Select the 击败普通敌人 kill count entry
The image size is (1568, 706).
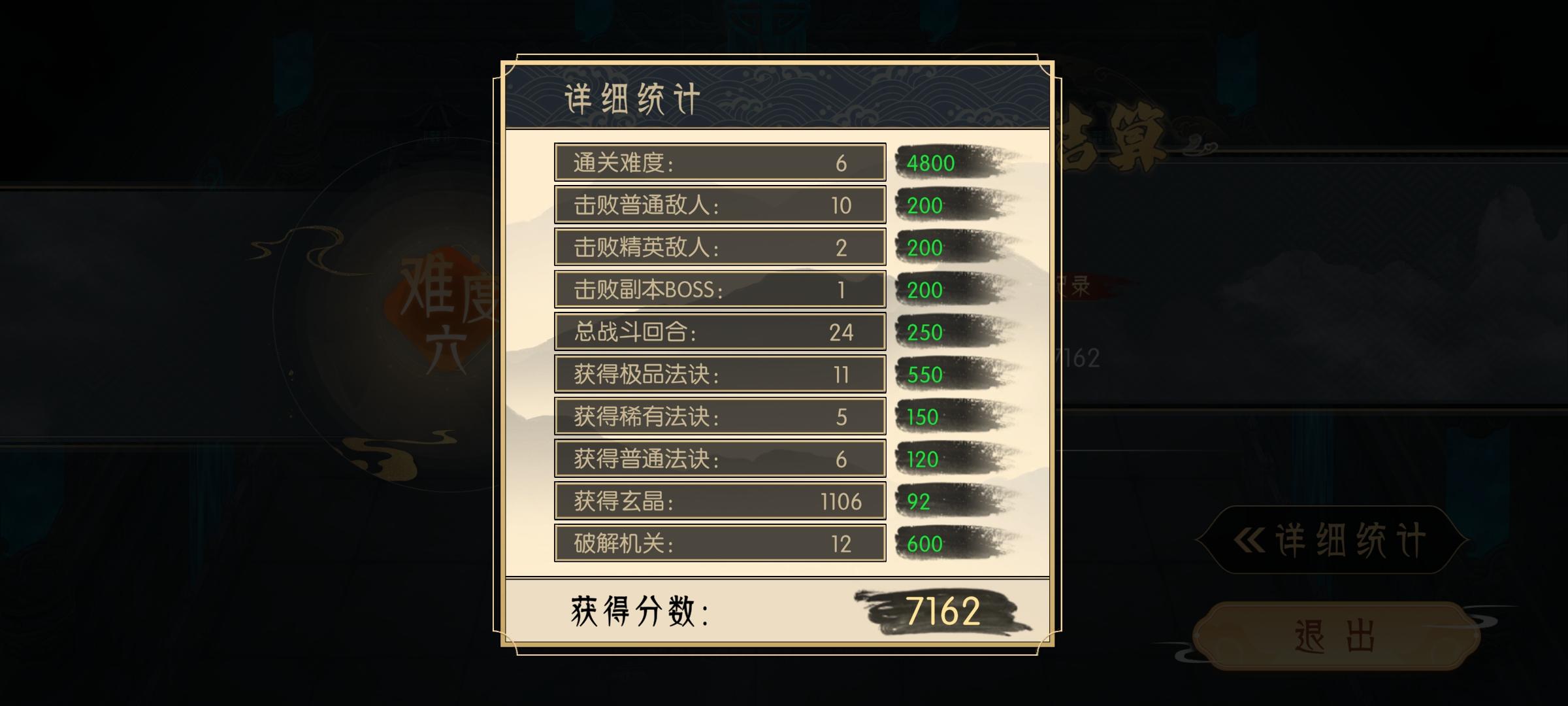pos(719,205)
